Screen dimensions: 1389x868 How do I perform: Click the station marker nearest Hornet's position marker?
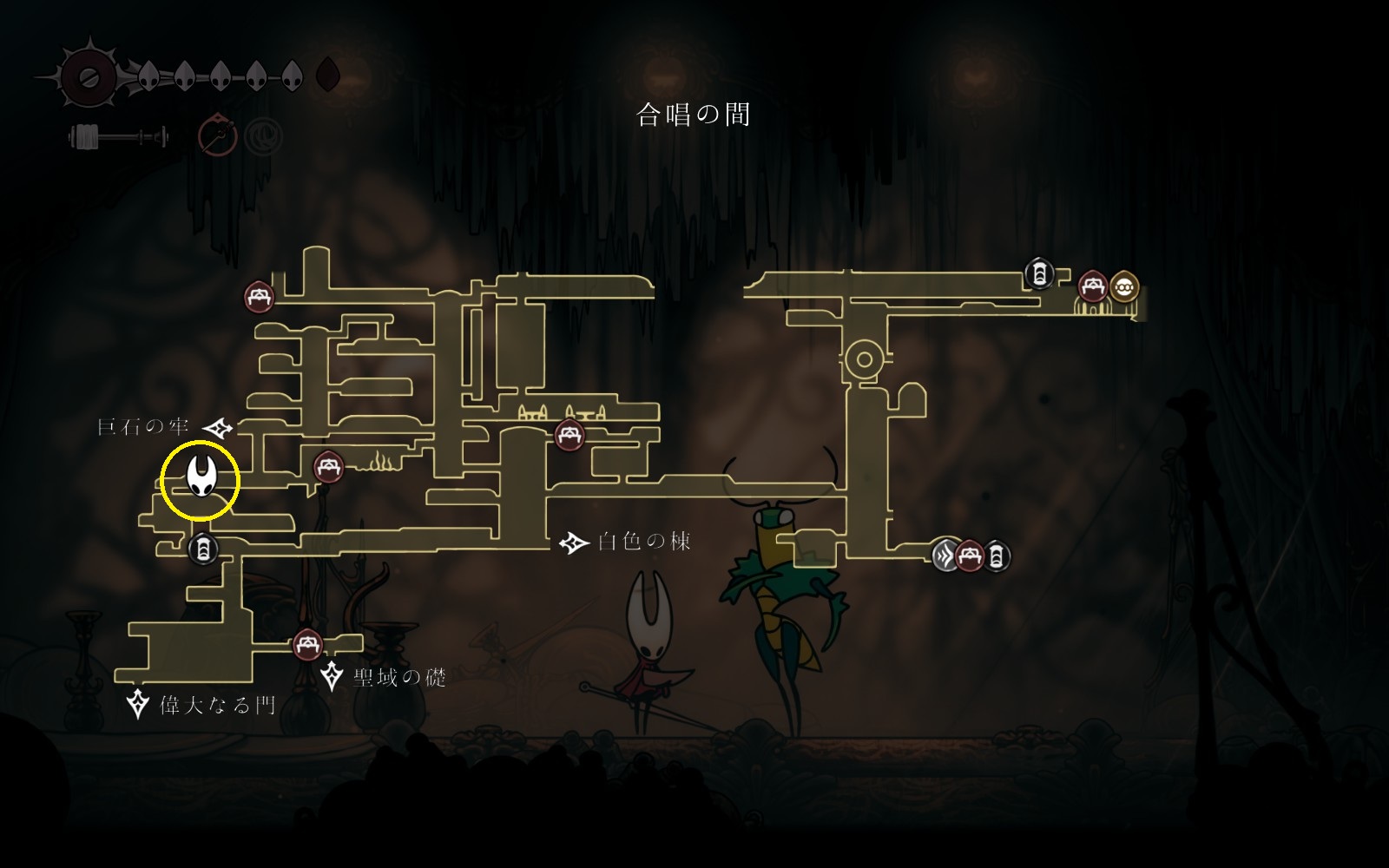pyautogui.click(x=202, y=549)
